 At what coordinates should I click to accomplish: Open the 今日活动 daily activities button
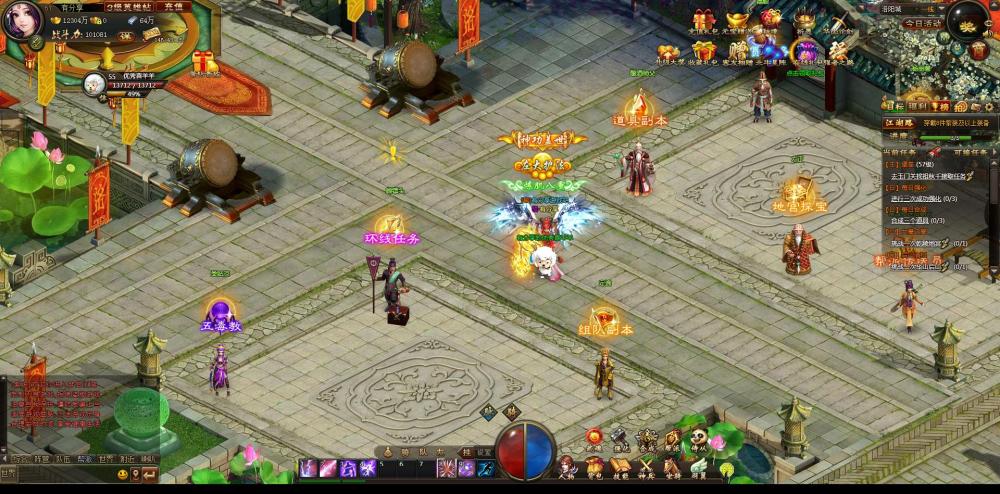[921, 22]
